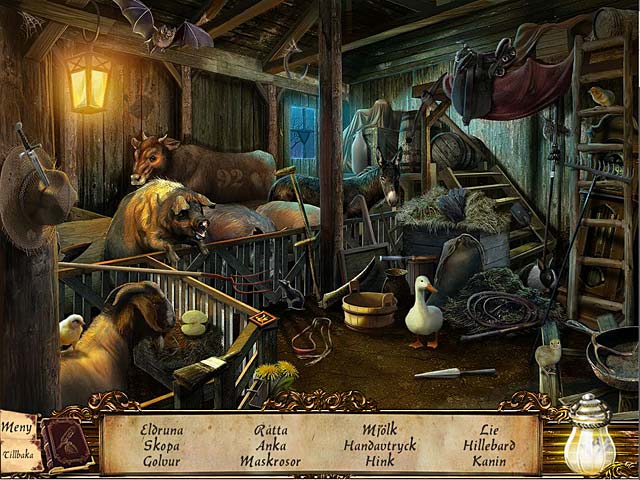Screen dimensions: 640x480
Task: Go back with the Tillbaka button
Action: 20,453
